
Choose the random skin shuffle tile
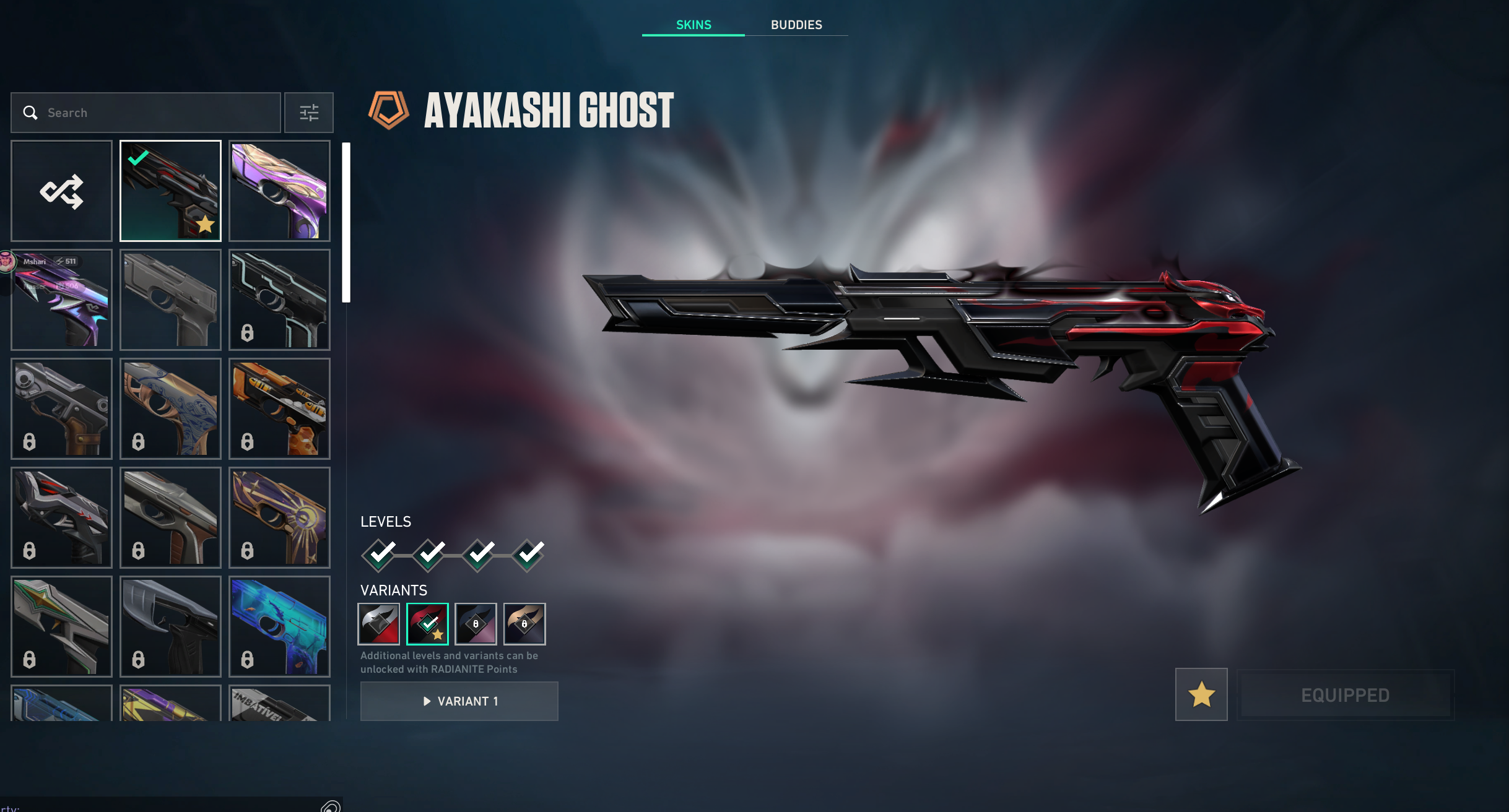(61, 191)
